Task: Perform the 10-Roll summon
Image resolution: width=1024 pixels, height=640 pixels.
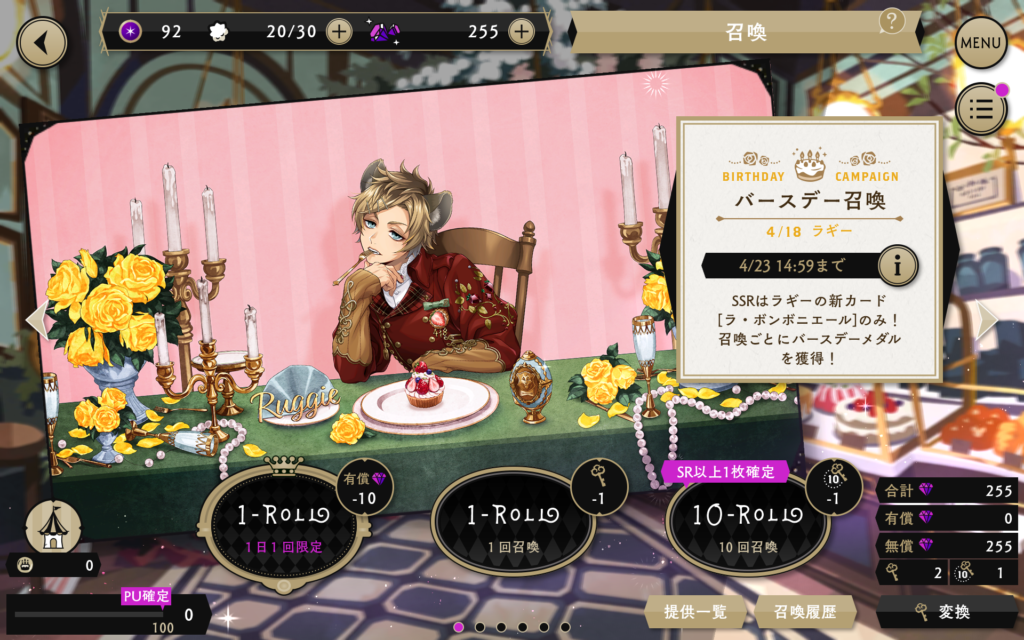Action: [x=746, y=523]
